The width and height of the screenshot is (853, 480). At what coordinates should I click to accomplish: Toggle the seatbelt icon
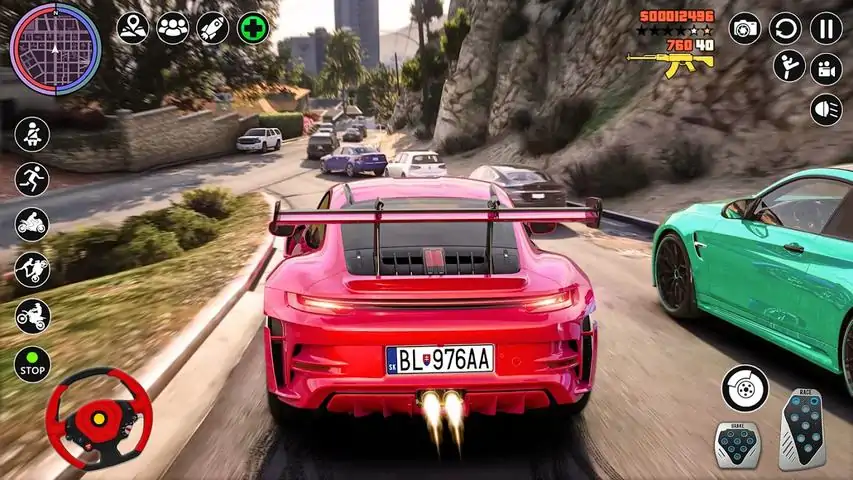[32, 134]
